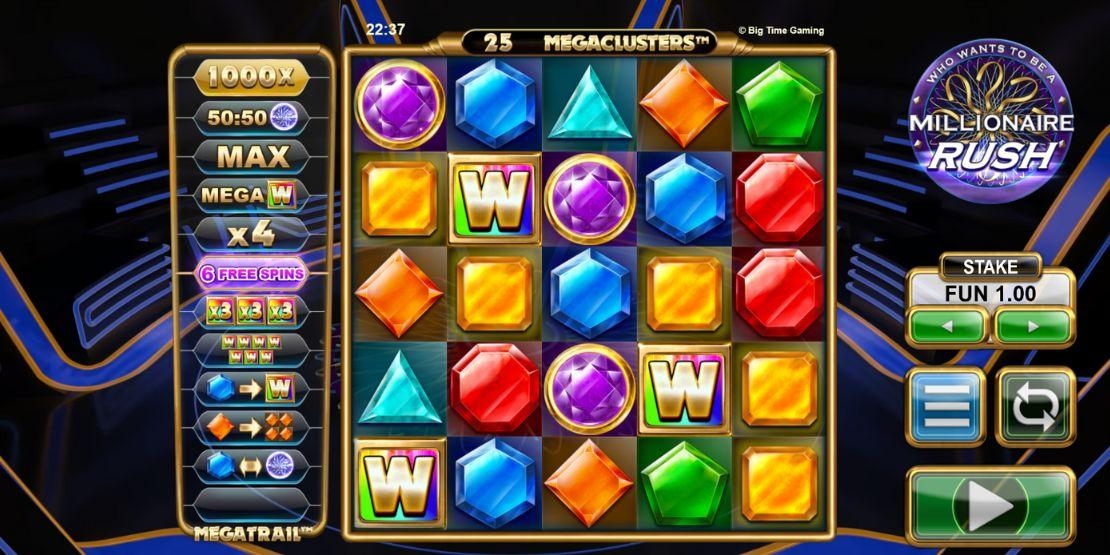Screen dimensions: 1110x555
Task: Activate the autoplay loop button
Action: coord(1035,406)
